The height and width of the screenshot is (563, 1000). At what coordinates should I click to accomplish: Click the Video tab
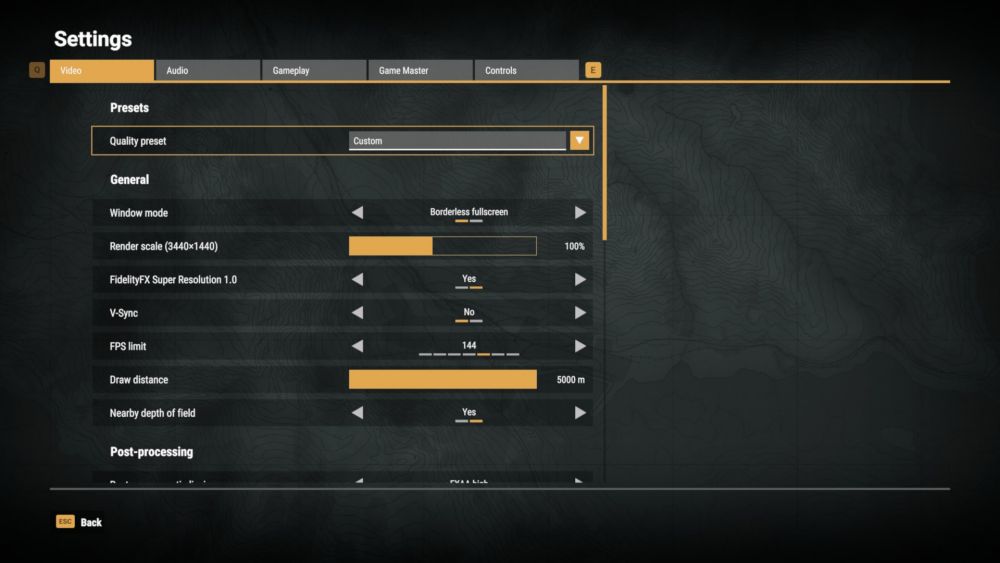tap(101, 71)
